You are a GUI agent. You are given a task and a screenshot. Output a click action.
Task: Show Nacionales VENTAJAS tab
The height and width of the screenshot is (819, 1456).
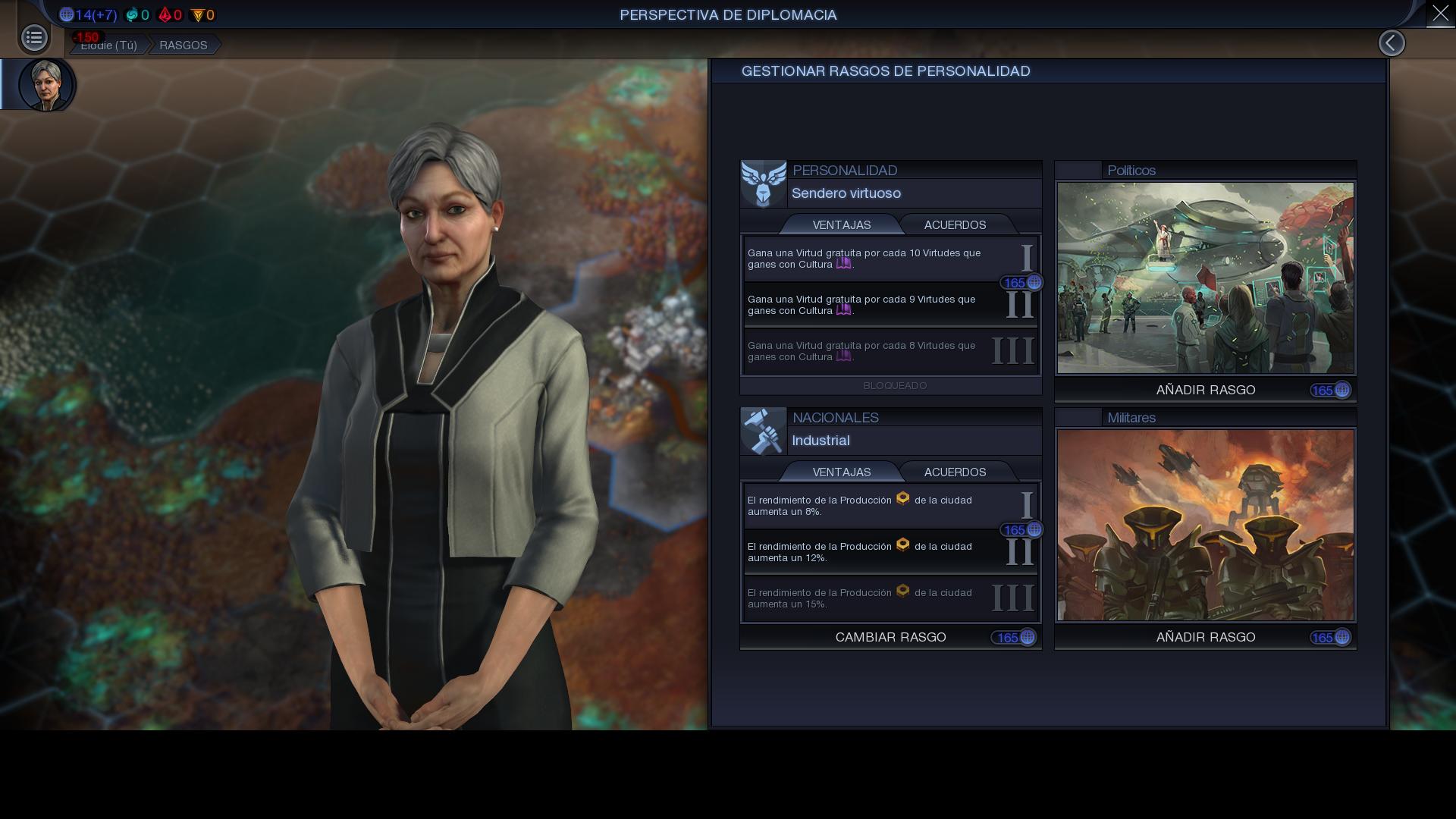point(841,472)
